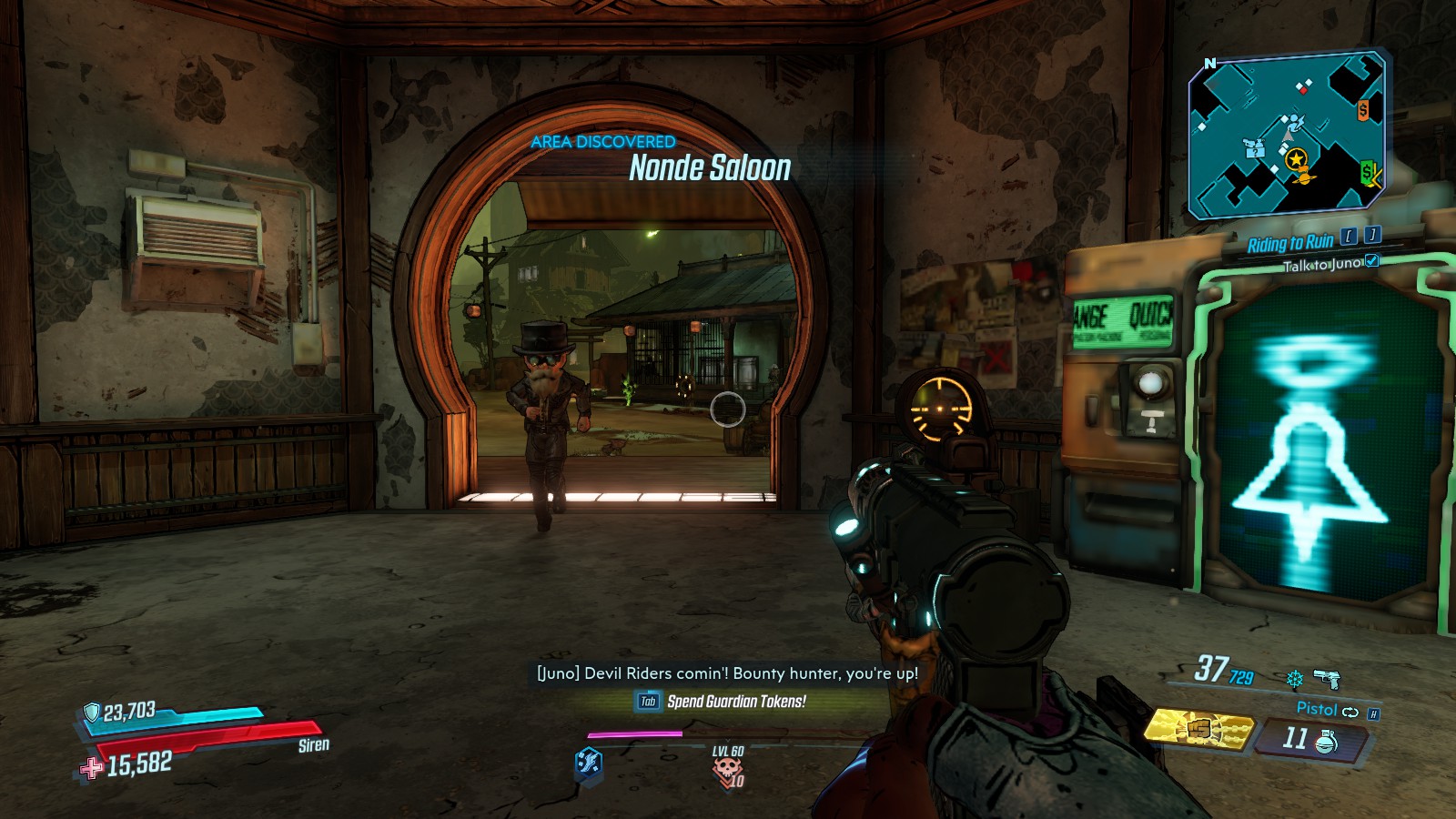The image size is (1456, 819).
Task: Click the level 60 skull badge
Action: coord(728,770)
